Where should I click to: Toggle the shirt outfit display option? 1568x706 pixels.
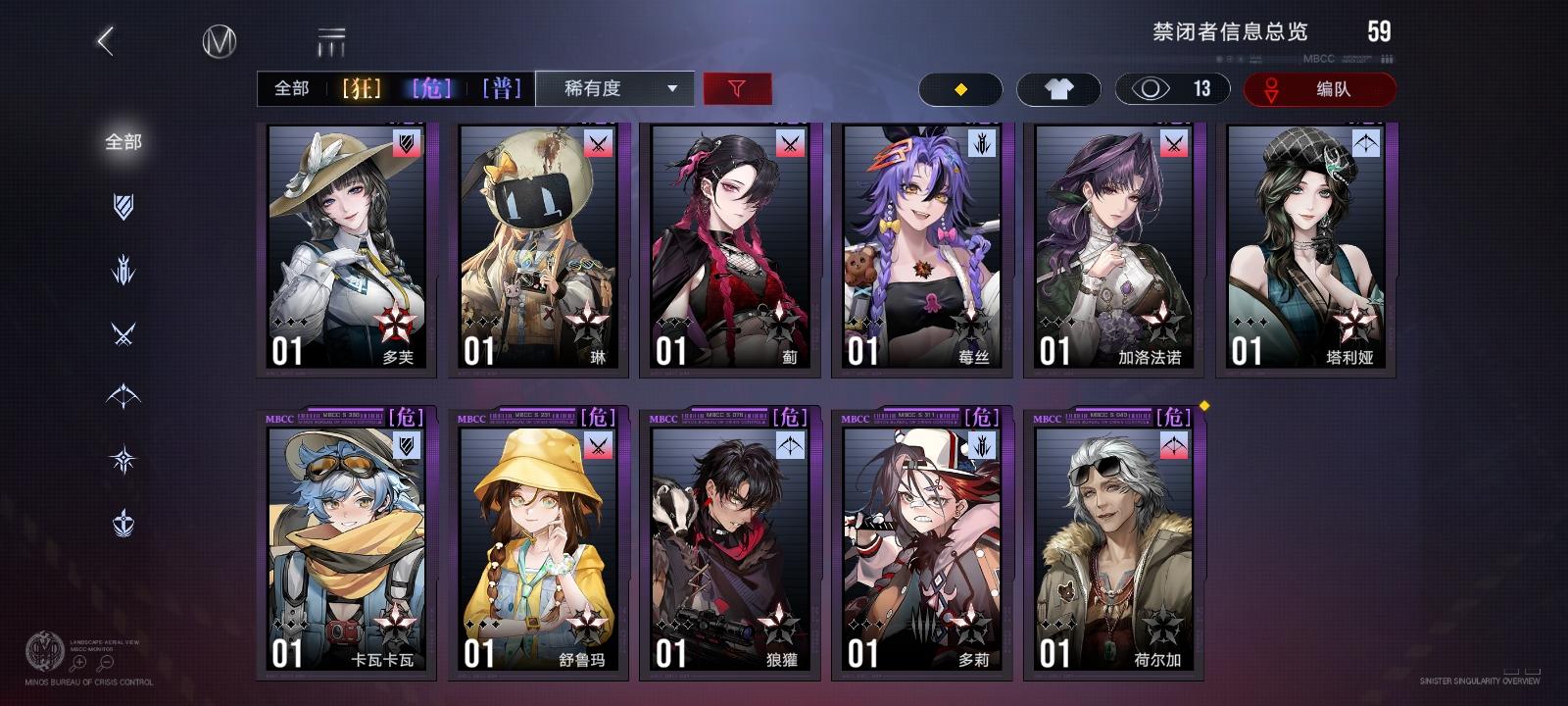click(x=1059, y=88)
